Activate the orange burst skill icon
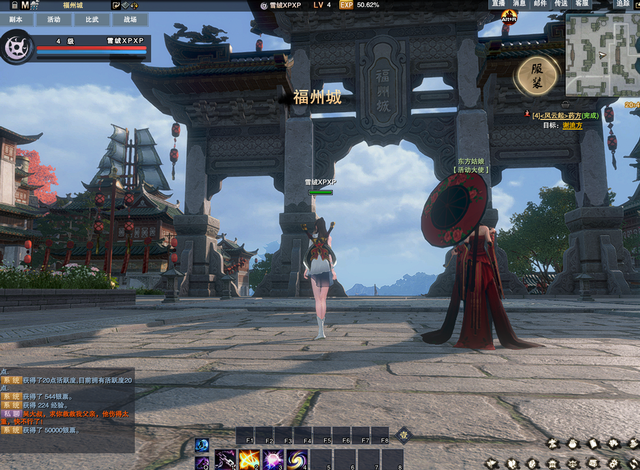The height and width of the screenshot is (470, 640). pyautogui.click(x=249, y=459)
